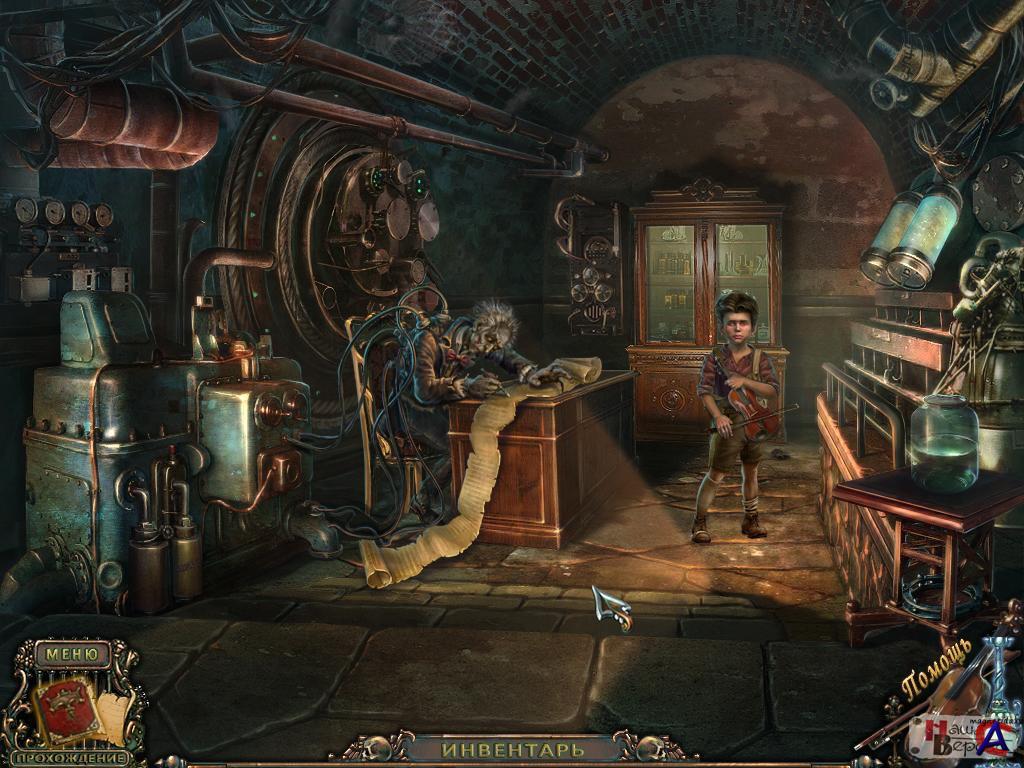This screenshot has height=768, width=1024.
Task: Click the ПРОХОЖДЕНИЕ walkthrough button
Action: coord(72,757)
